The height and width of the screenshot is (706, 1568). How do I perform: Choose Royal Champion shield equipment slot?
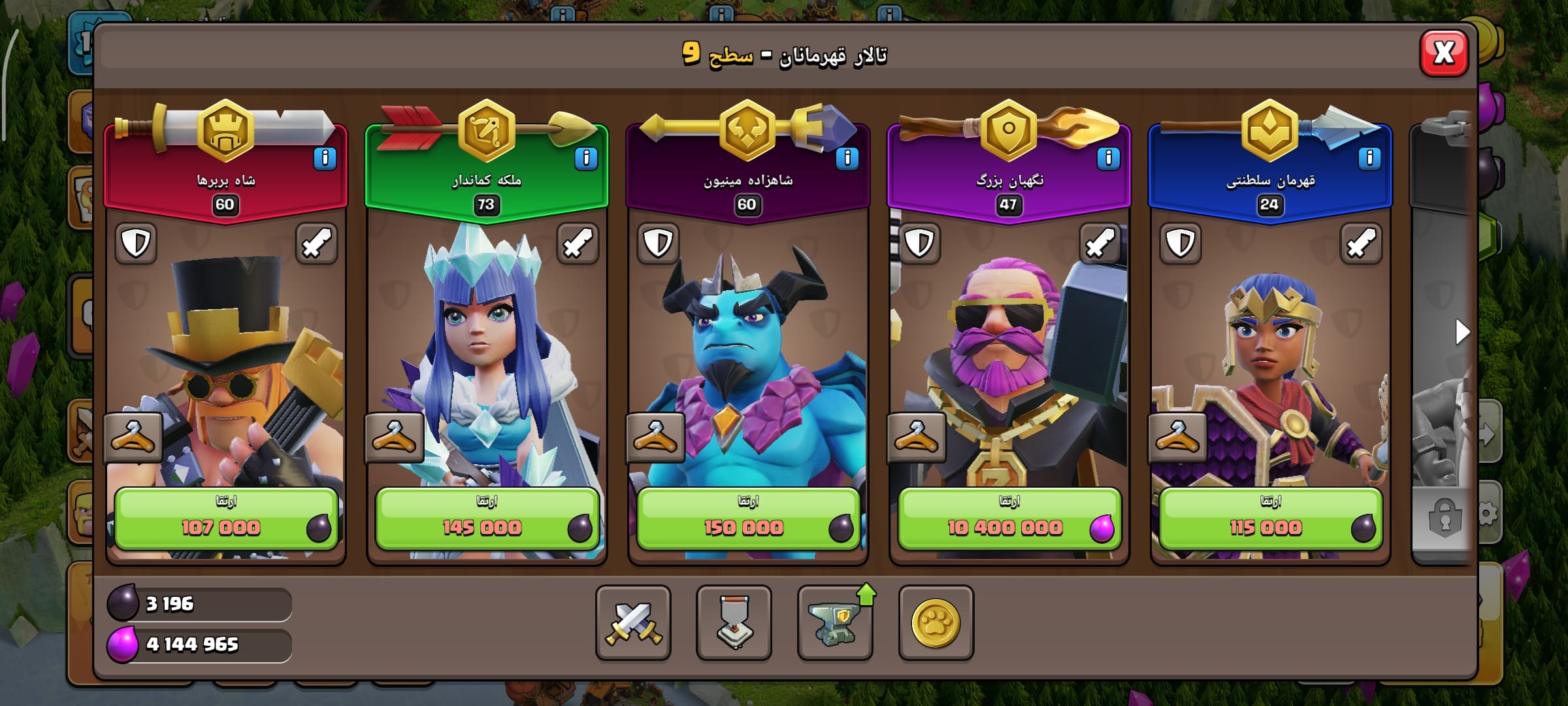click(1181, 244)
